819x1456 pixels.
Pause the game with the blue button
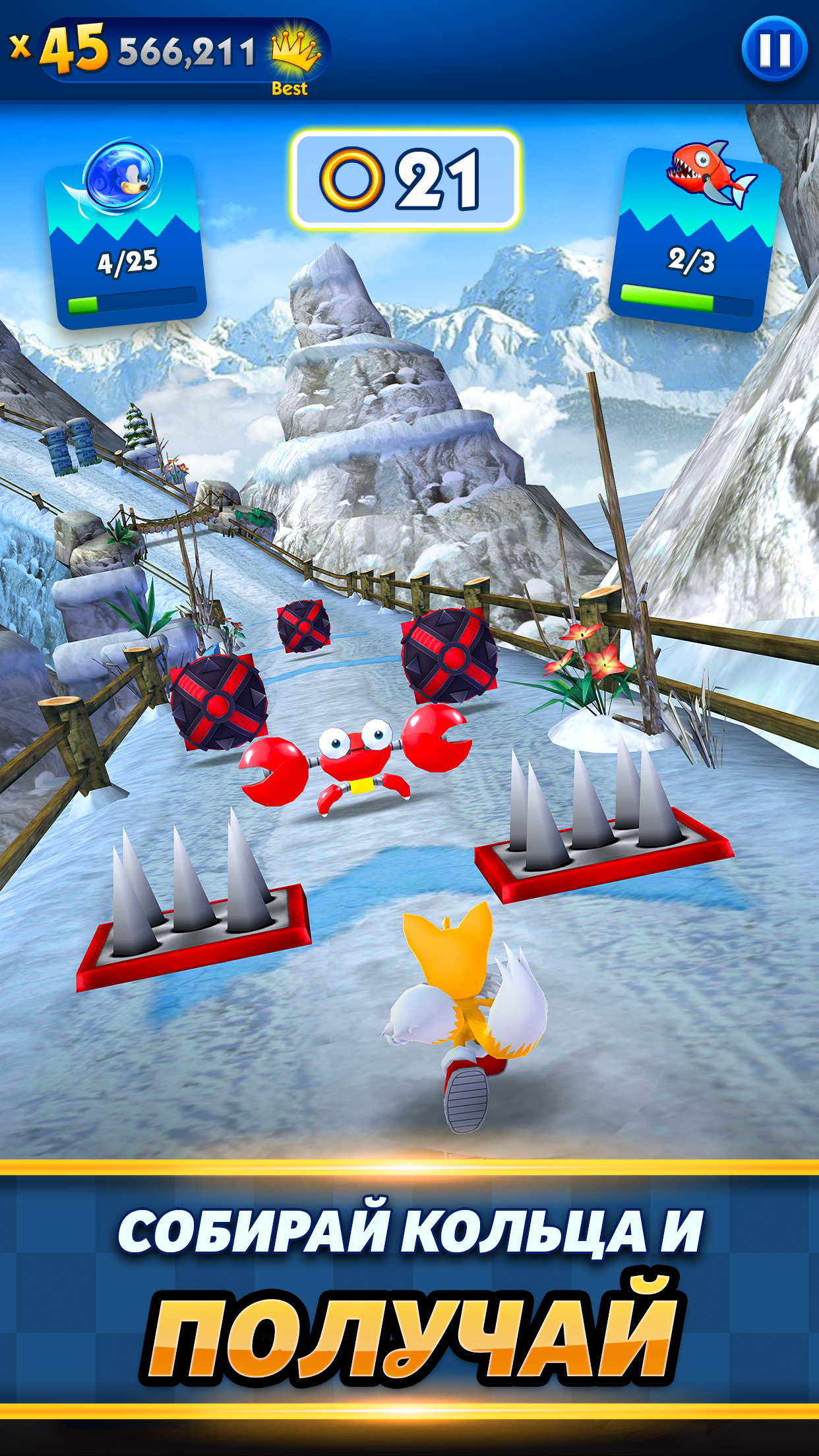[774, 49]
